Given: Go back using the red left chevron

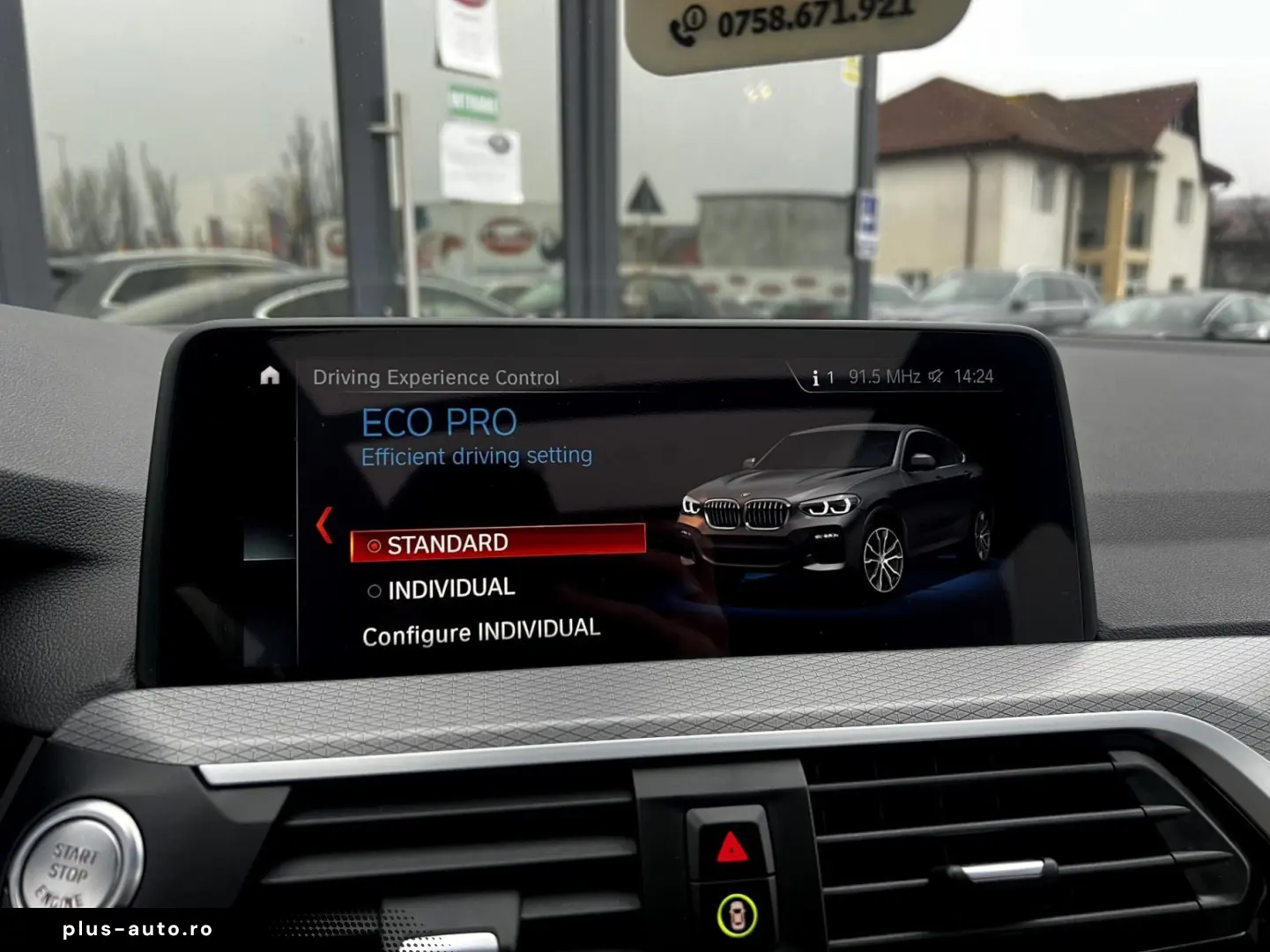Looking at the screenshot, I should tap(325, 524).
